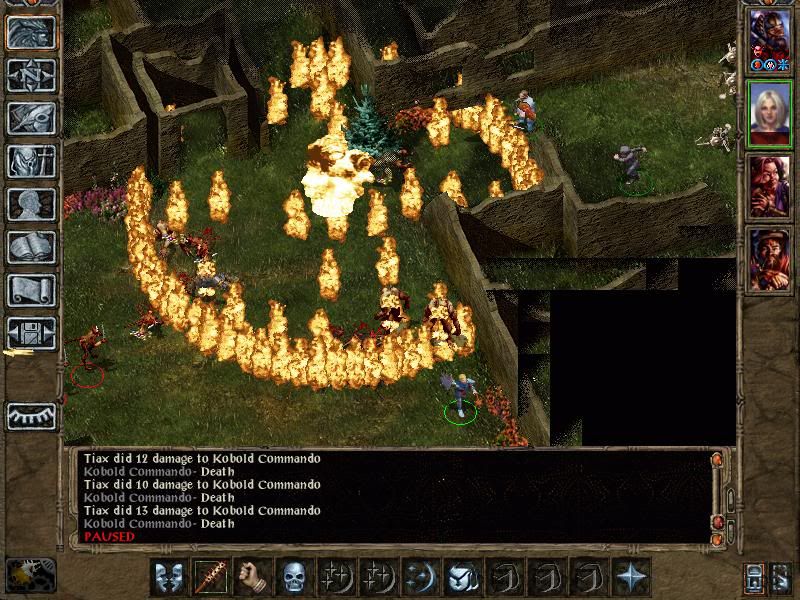
Task: Open the options floppy disk menu
Action: pos(30,333)
